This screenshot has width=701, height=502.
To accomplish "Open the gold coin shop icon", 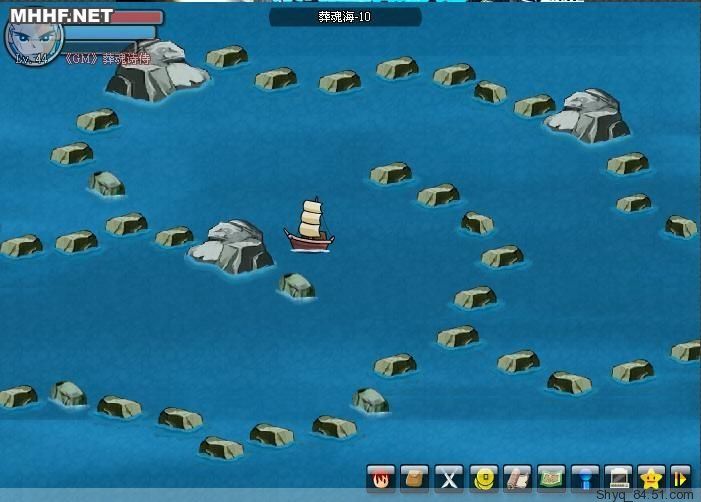I will point(483,477).
